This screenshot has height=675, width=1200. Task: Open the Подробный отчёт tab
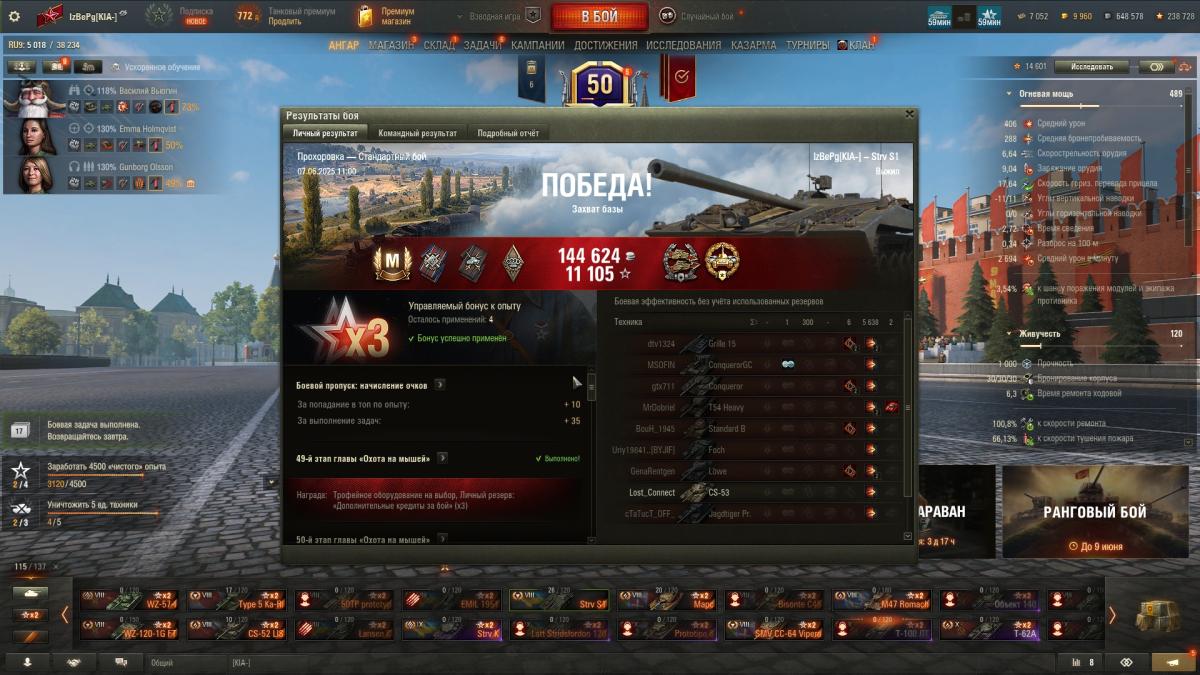pos(508,133)
